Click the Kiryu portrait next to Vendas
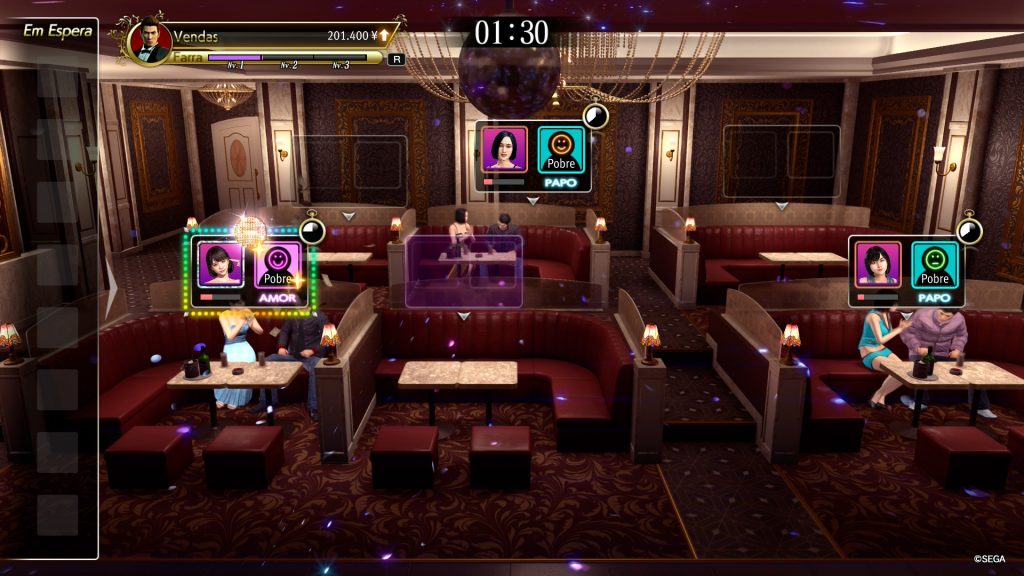The width and height of the screenshot is (1024, 576). (149, 42)
